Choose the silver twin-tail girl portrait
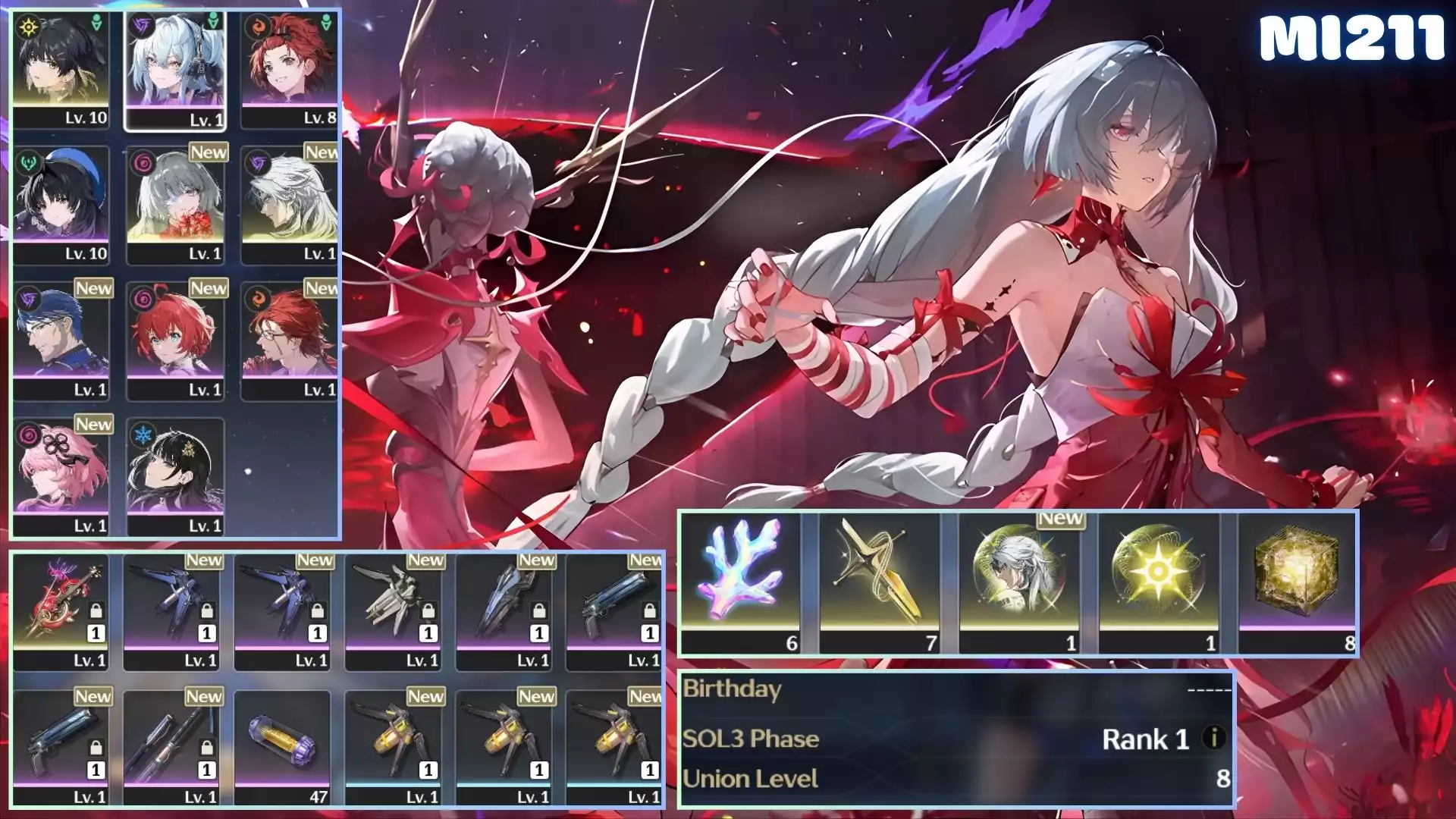The width and height of the screenshot is (1456, 819). point(175,68)
